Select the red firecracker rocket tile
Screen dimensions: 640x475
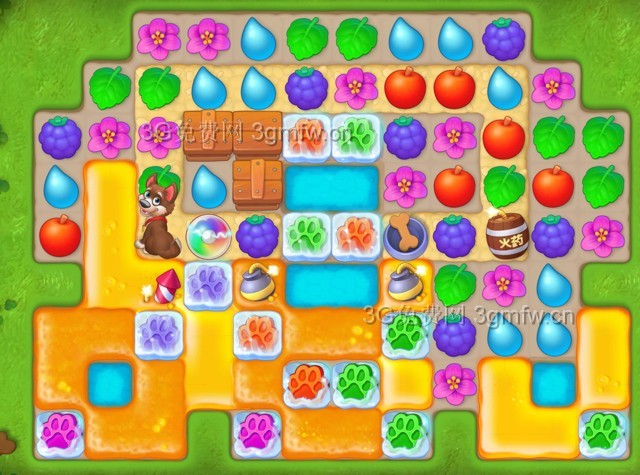(165, 285)
